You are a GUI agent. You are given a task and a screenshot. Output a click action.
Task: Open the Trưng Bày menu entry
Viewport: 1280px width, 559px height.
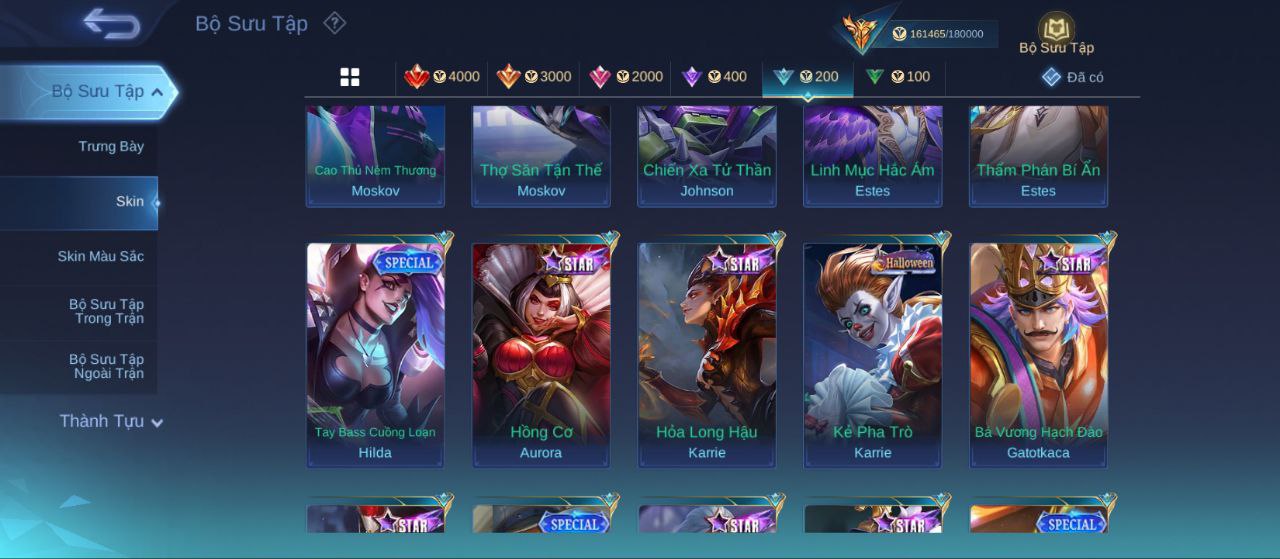click(111, 147)
